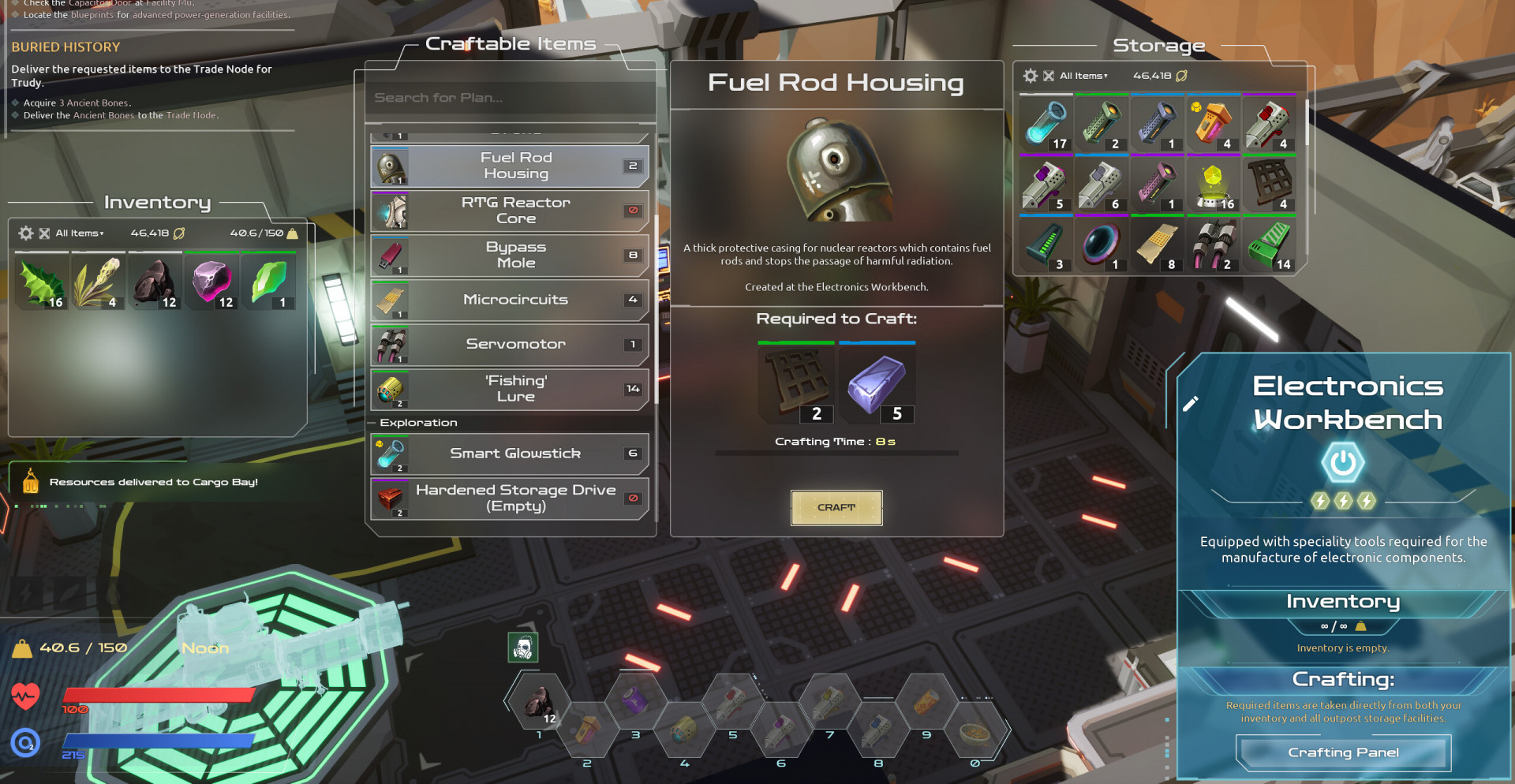Select the pink crystal inventory item

click(212, 282)
